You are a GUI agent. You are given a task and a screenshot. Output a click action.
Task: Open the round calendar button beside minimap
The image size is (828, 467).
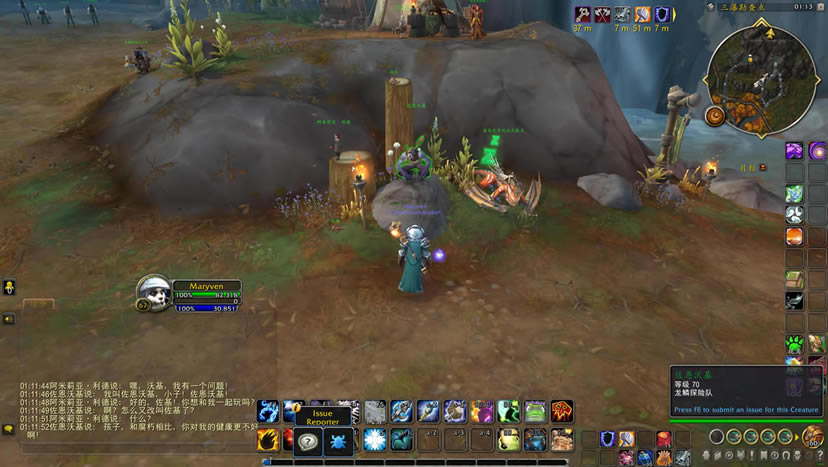point(715,116)
